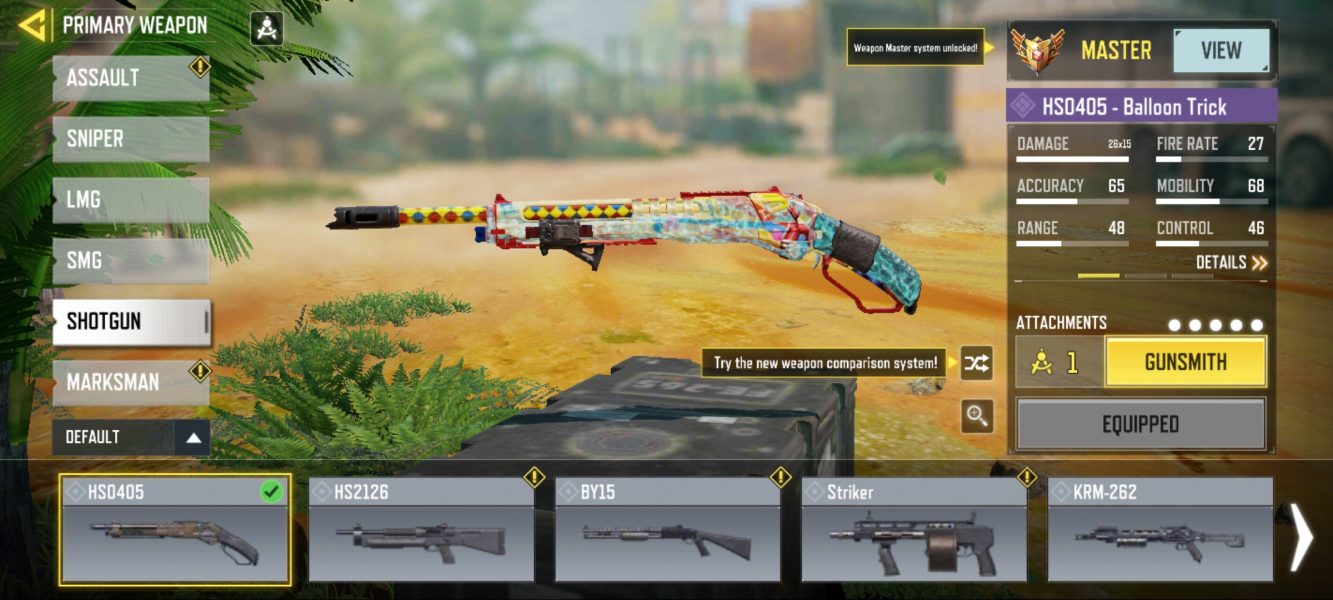
Task: Expand the weapon stat Details
Action: pos(1231,263)
